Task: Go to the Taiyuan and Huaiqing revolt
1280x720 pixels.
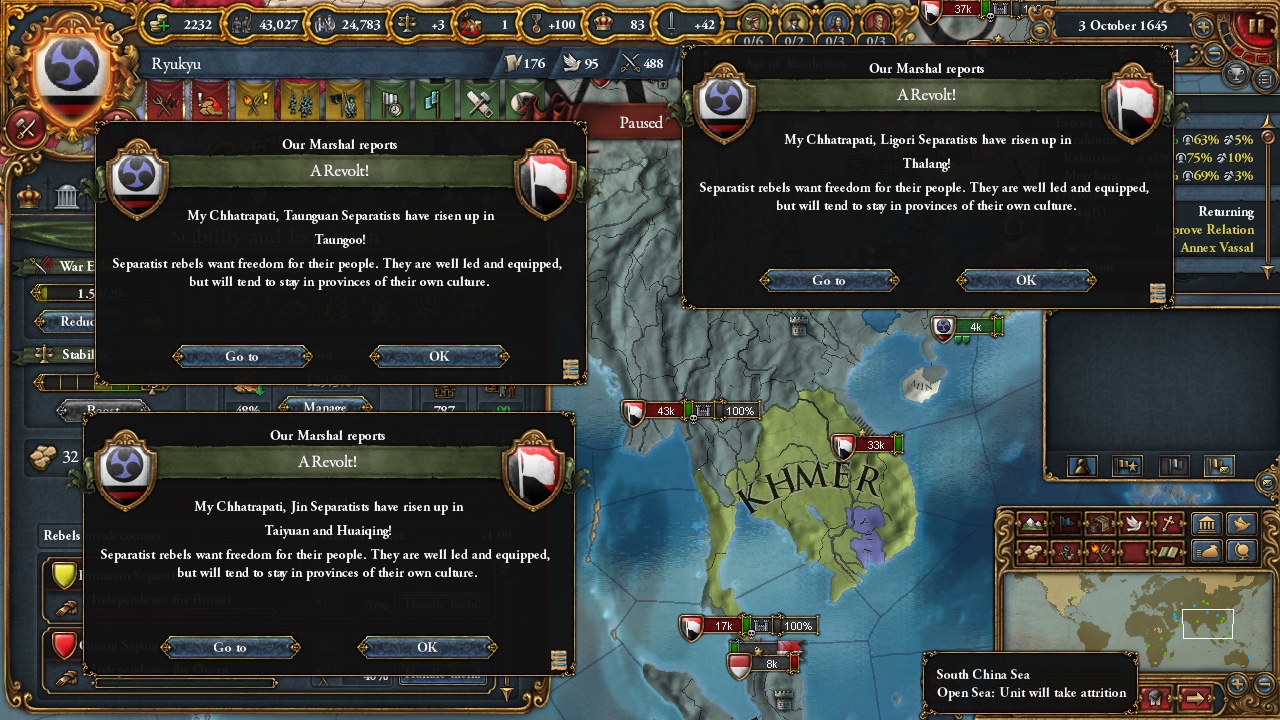Action: [230, 647]
